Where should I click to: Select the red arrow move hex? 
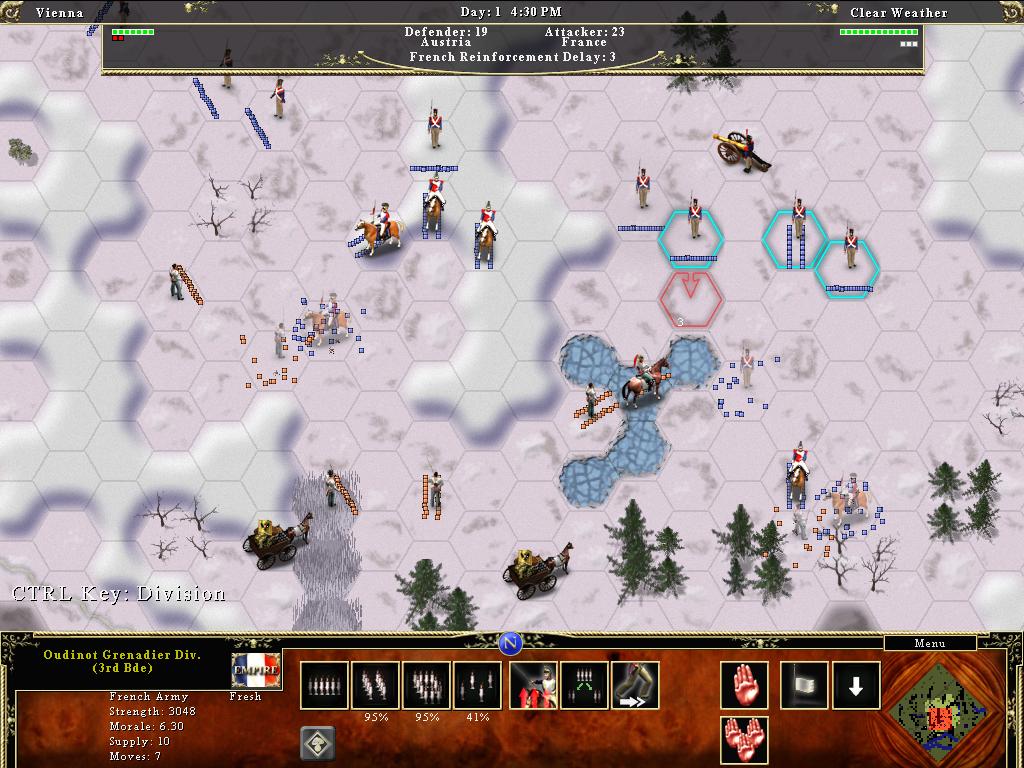(690, 296)
